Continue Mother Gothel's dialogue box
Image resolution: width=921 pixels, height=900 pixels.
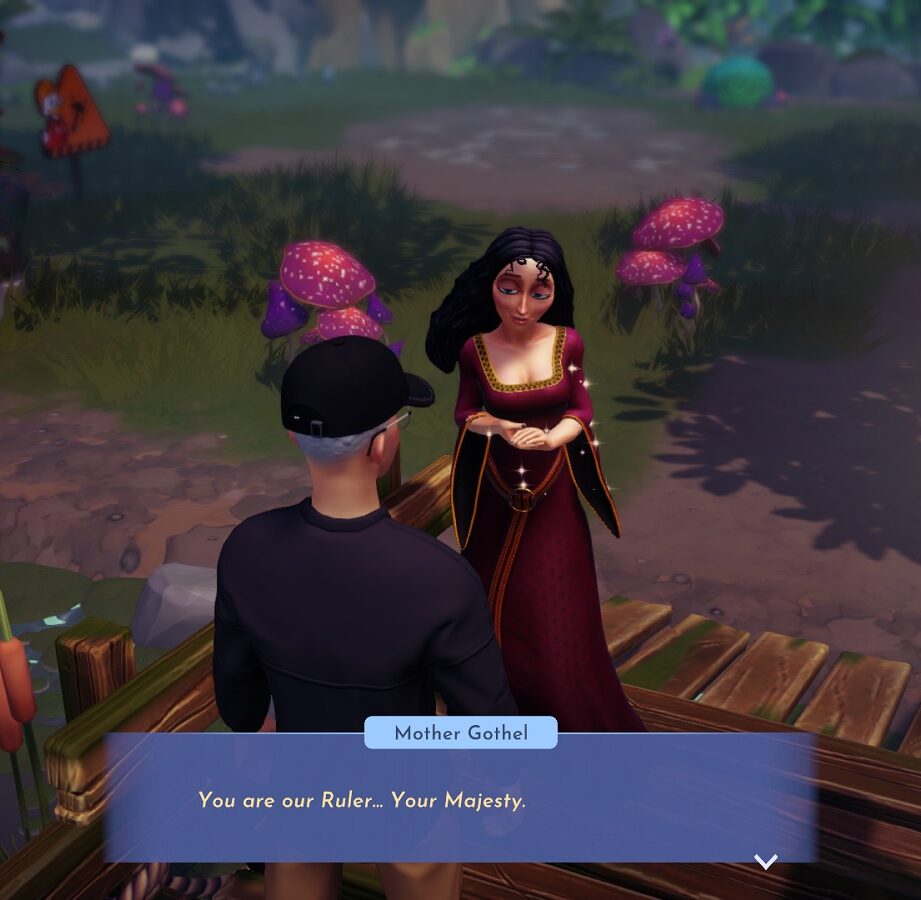[460, 799]
